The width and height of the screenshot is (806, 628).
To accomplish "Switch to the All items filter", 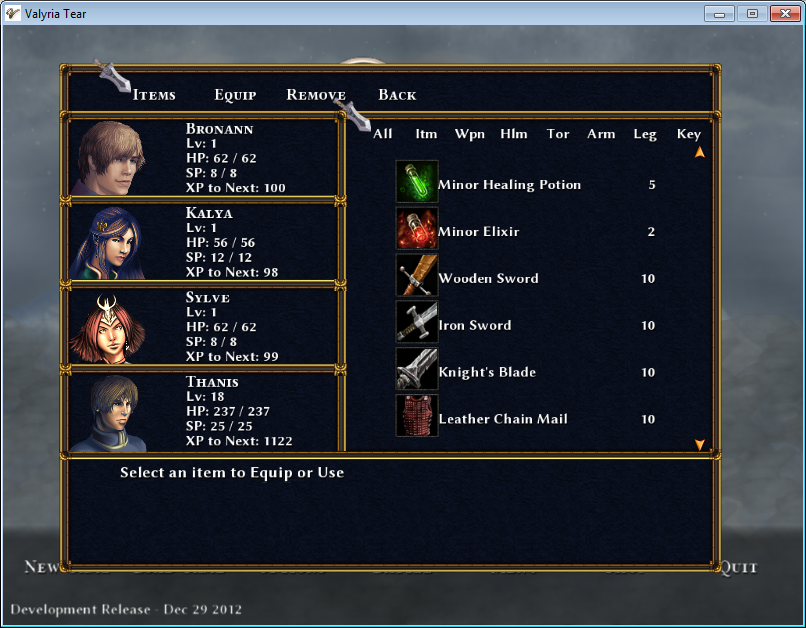I will pyautogui.click(x=382, y=134).
